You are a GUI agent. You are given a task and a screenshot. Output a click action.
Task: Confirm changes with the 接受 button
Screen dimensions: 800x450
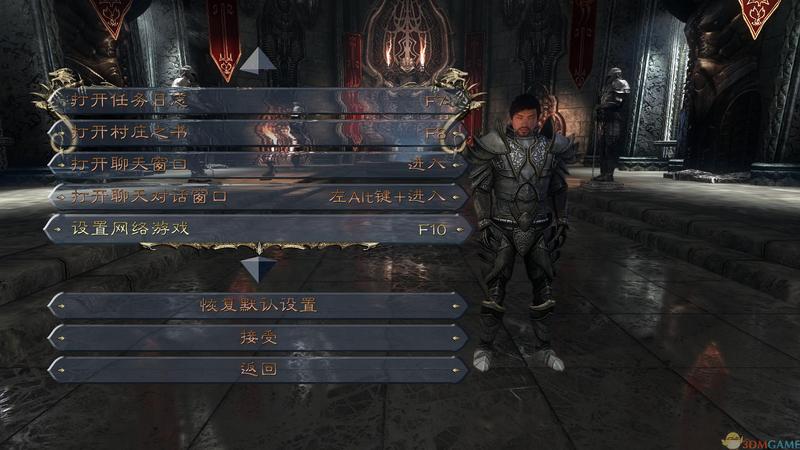tap(258, 337)
